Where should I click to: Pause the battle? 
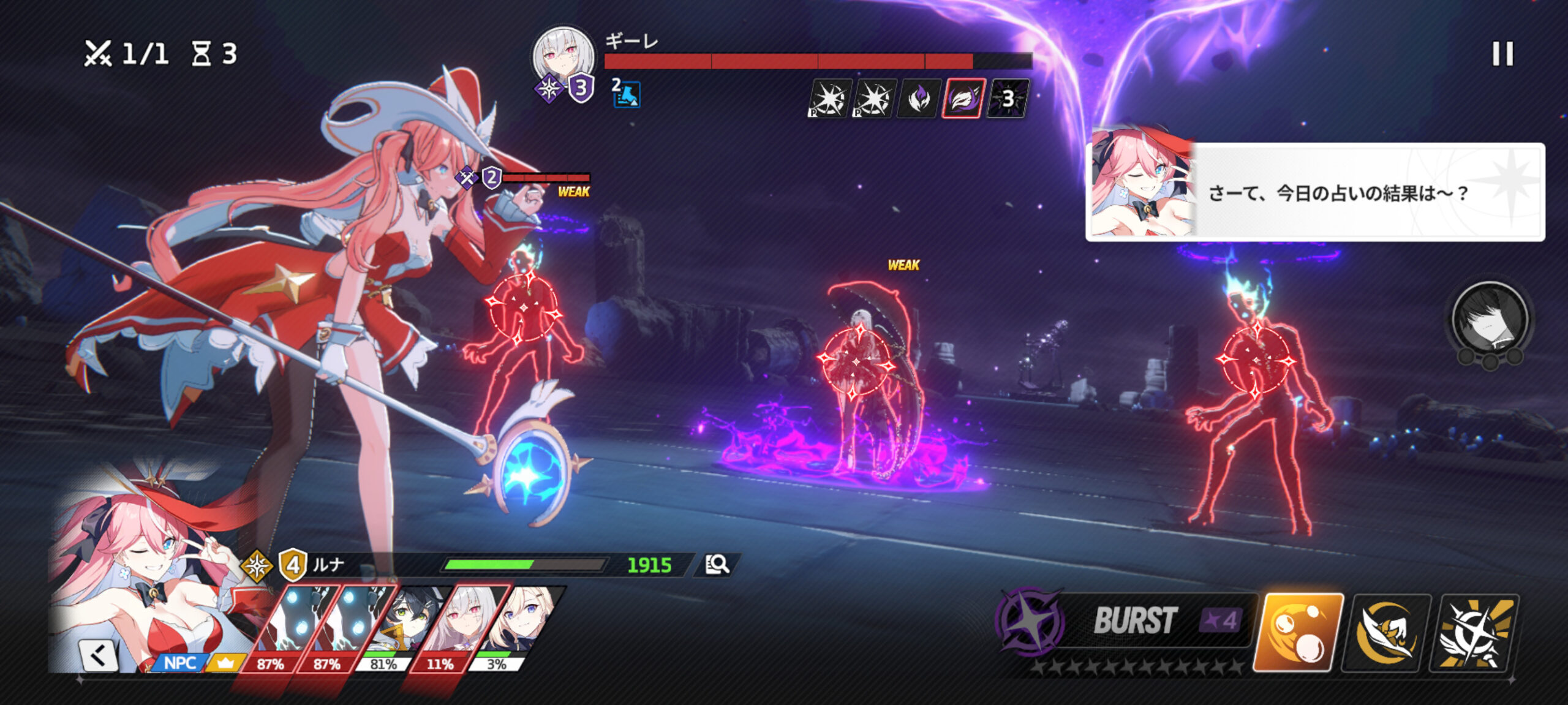coord(1502,54)
